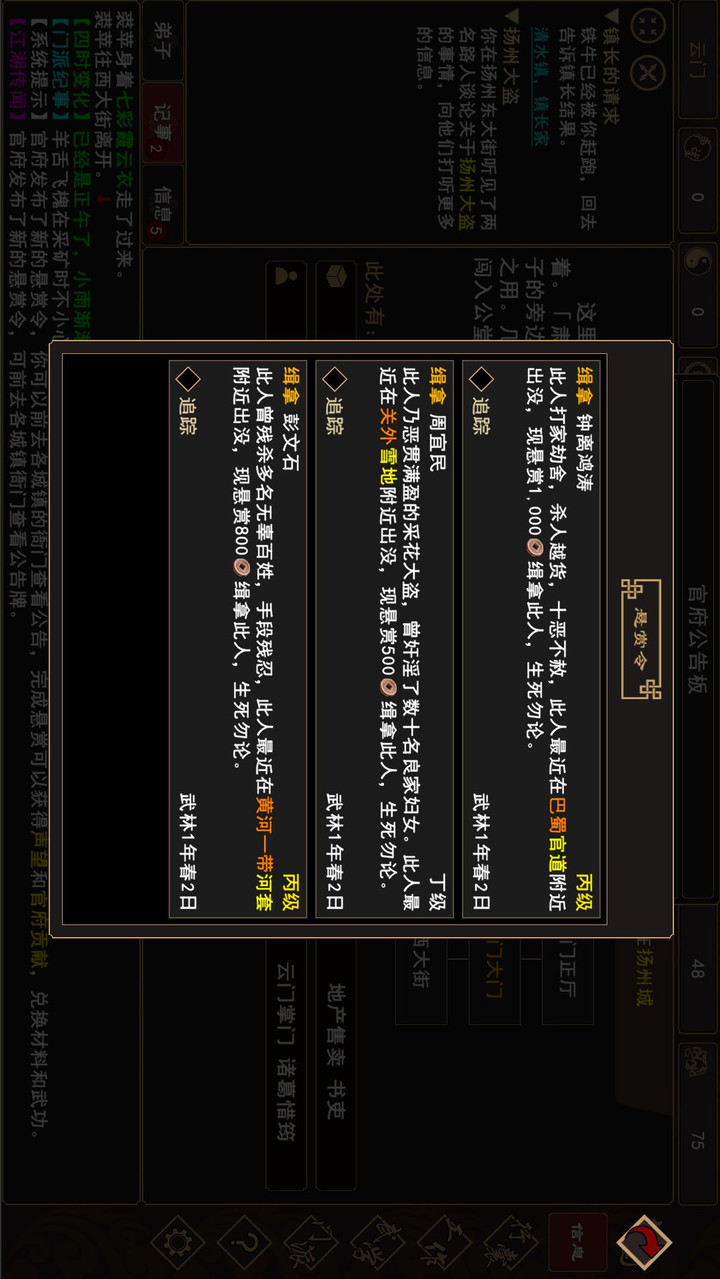This screenshot has height=1279, width=720.
Task: Open the 门派 sect menu
Action: click(x=311, y=1242)
